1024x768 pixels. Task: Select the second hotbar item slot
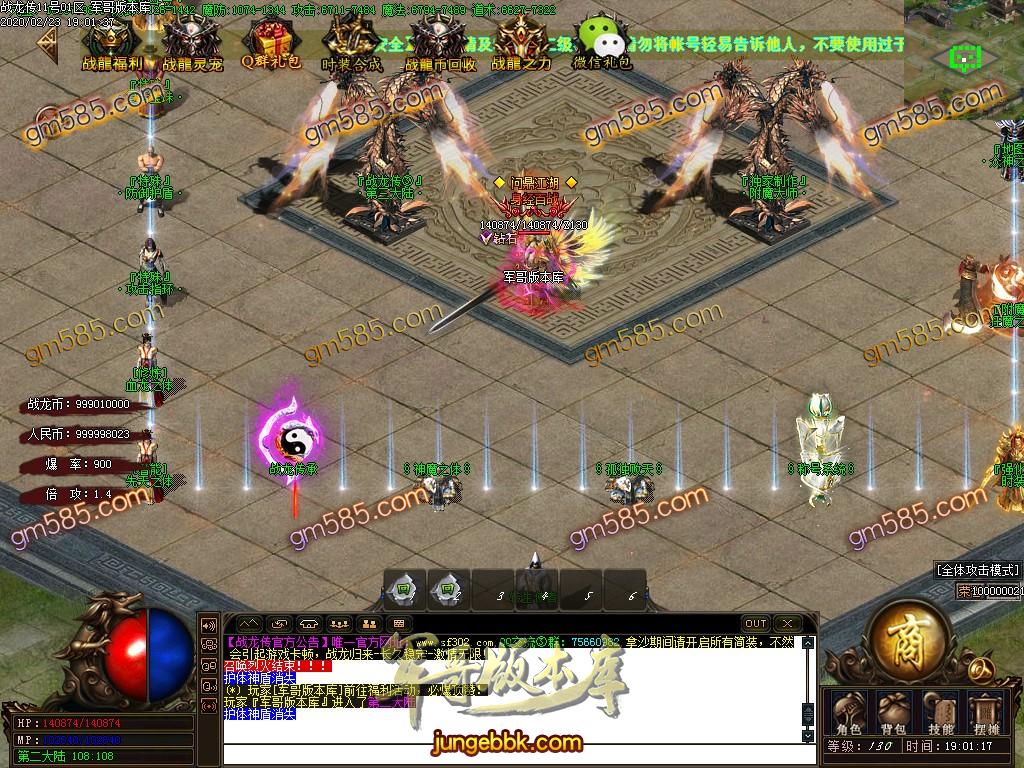(x=447, y=590)
